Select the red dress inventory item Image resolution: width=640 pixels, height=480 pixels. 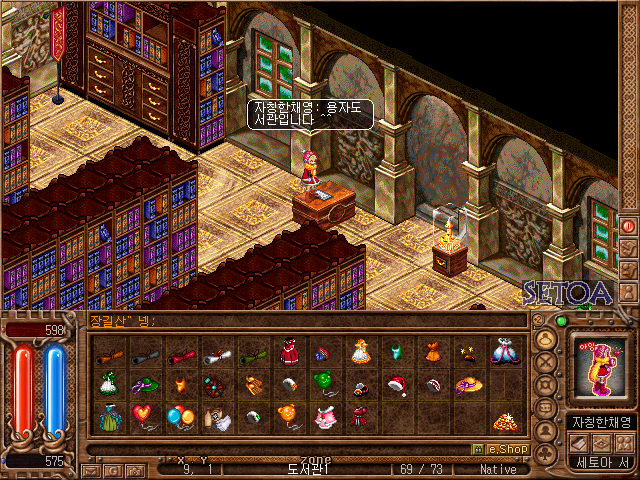[288, 353]
